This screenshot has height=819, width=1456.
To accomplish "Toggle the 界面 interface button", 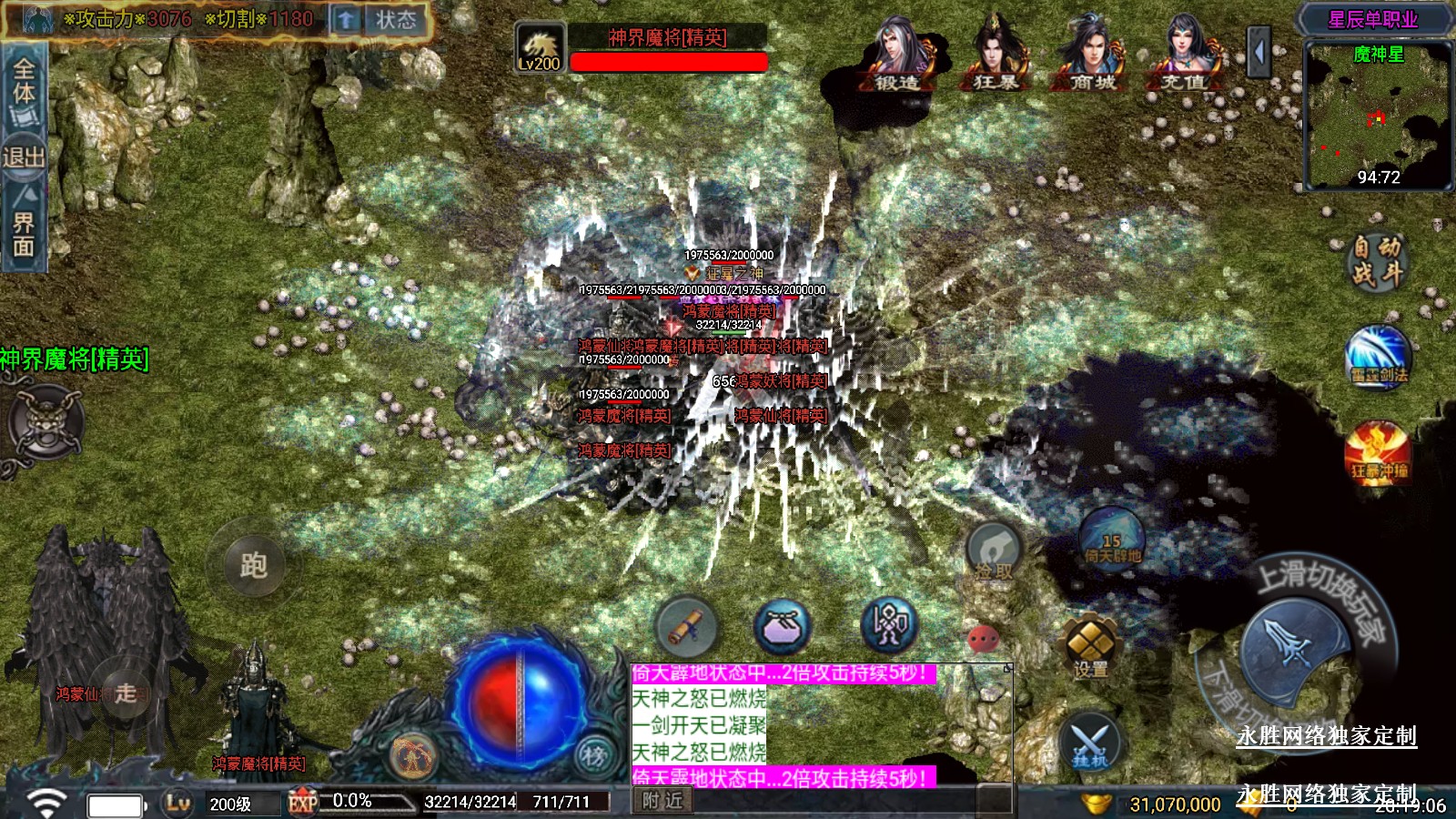I will click(24, 228).
